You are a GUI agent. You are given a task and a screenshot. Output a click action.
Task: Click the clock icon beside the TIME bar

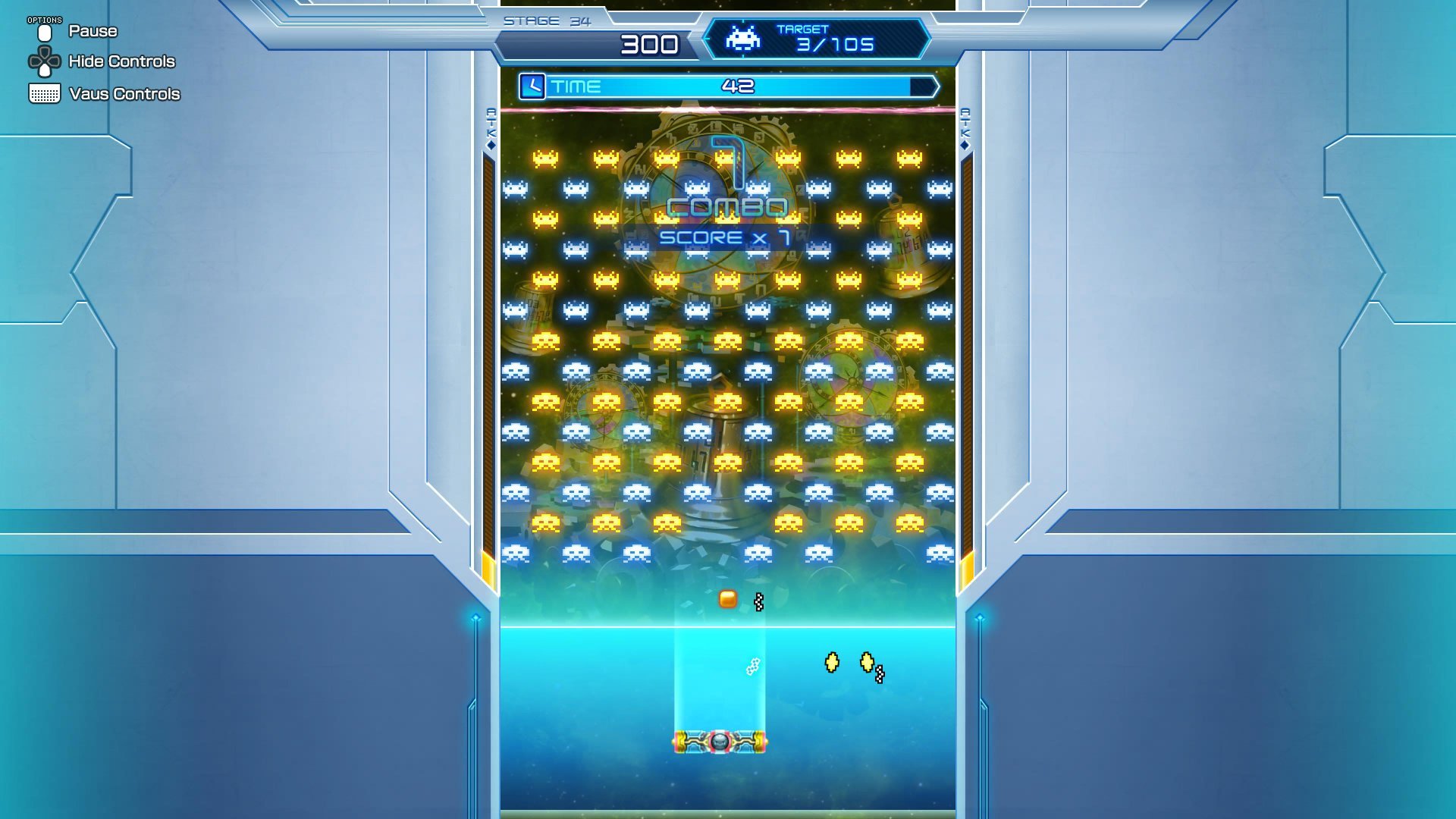click(533, 86)
